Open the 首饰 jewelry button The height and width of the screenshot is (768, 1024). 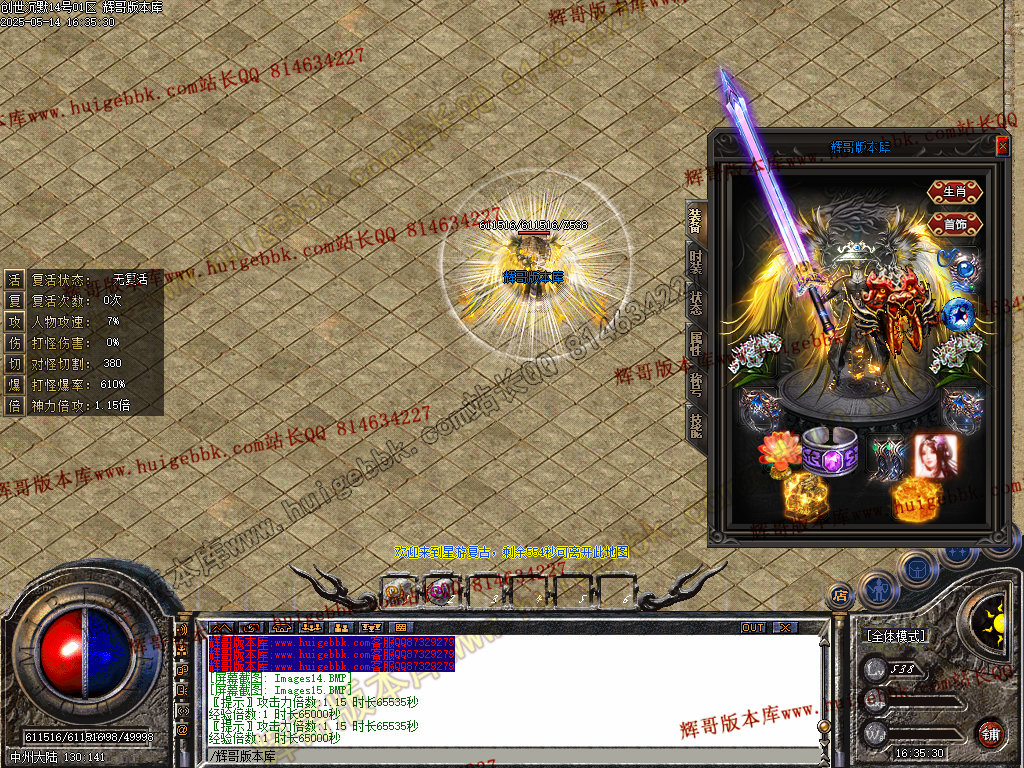point(955,224)
